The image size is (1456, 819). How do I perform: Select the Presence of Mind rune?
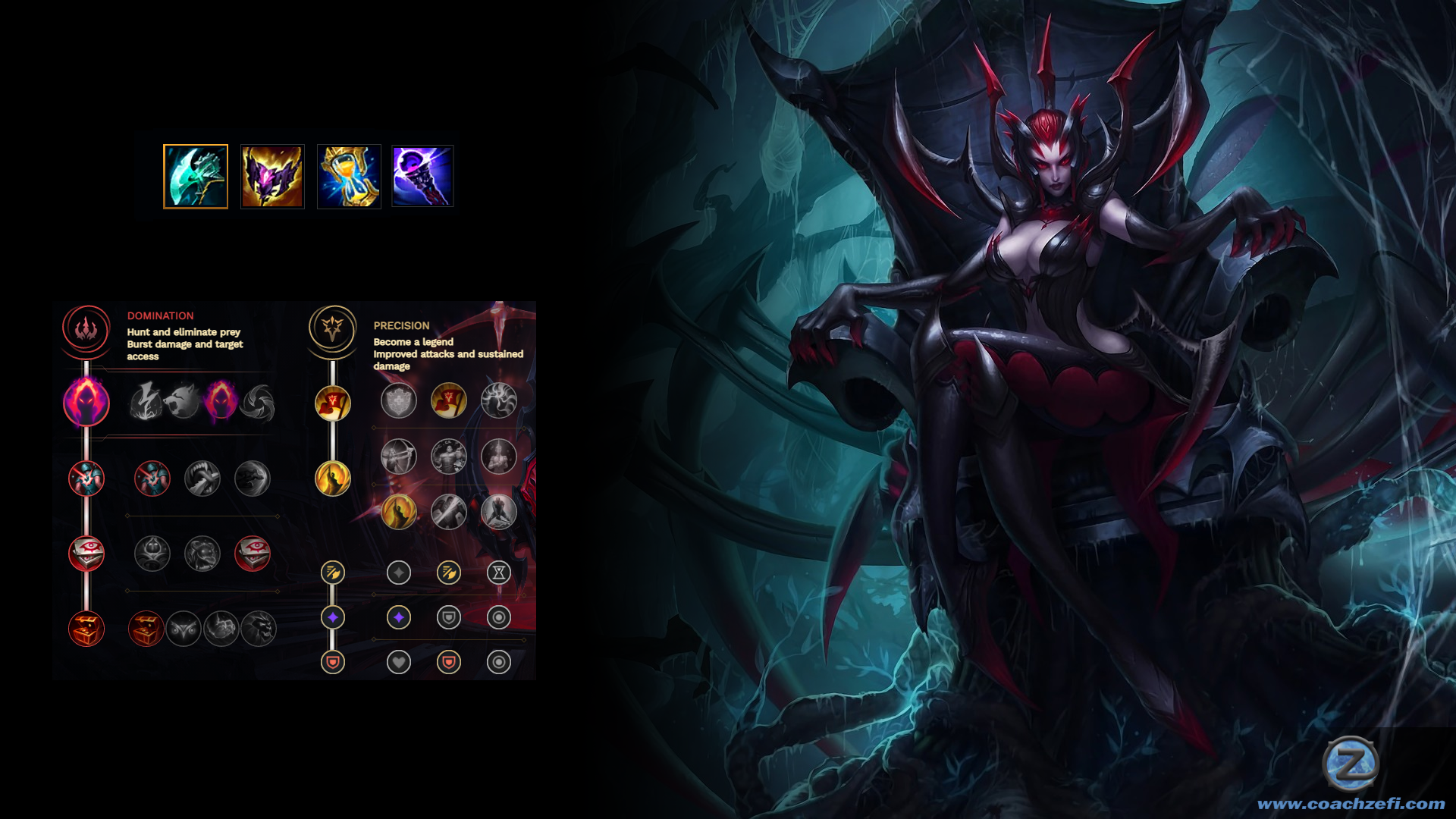click(499, 401)
